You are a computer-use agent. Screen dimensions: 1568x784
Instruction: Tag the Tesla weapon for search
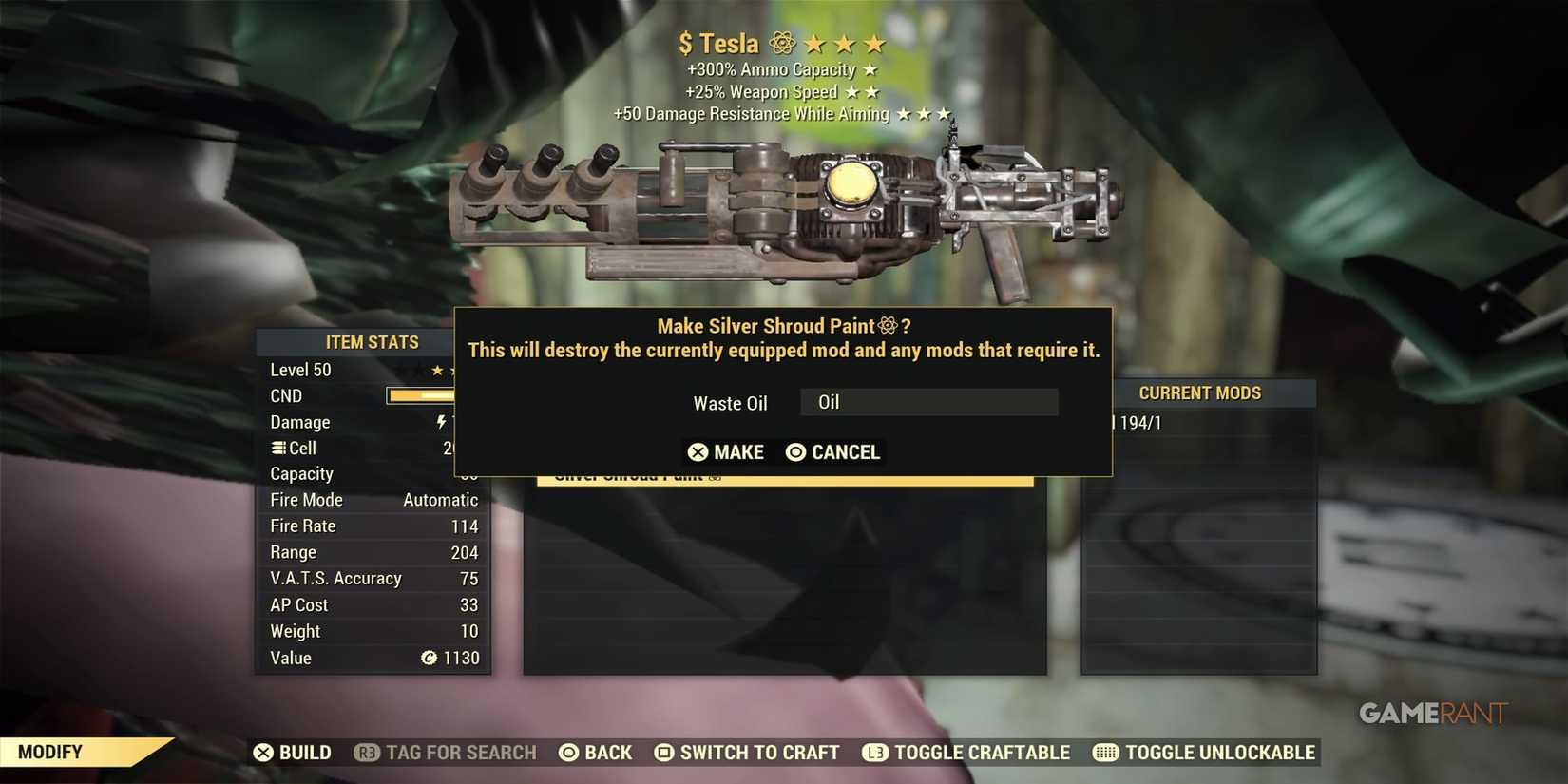click(445, 752)
